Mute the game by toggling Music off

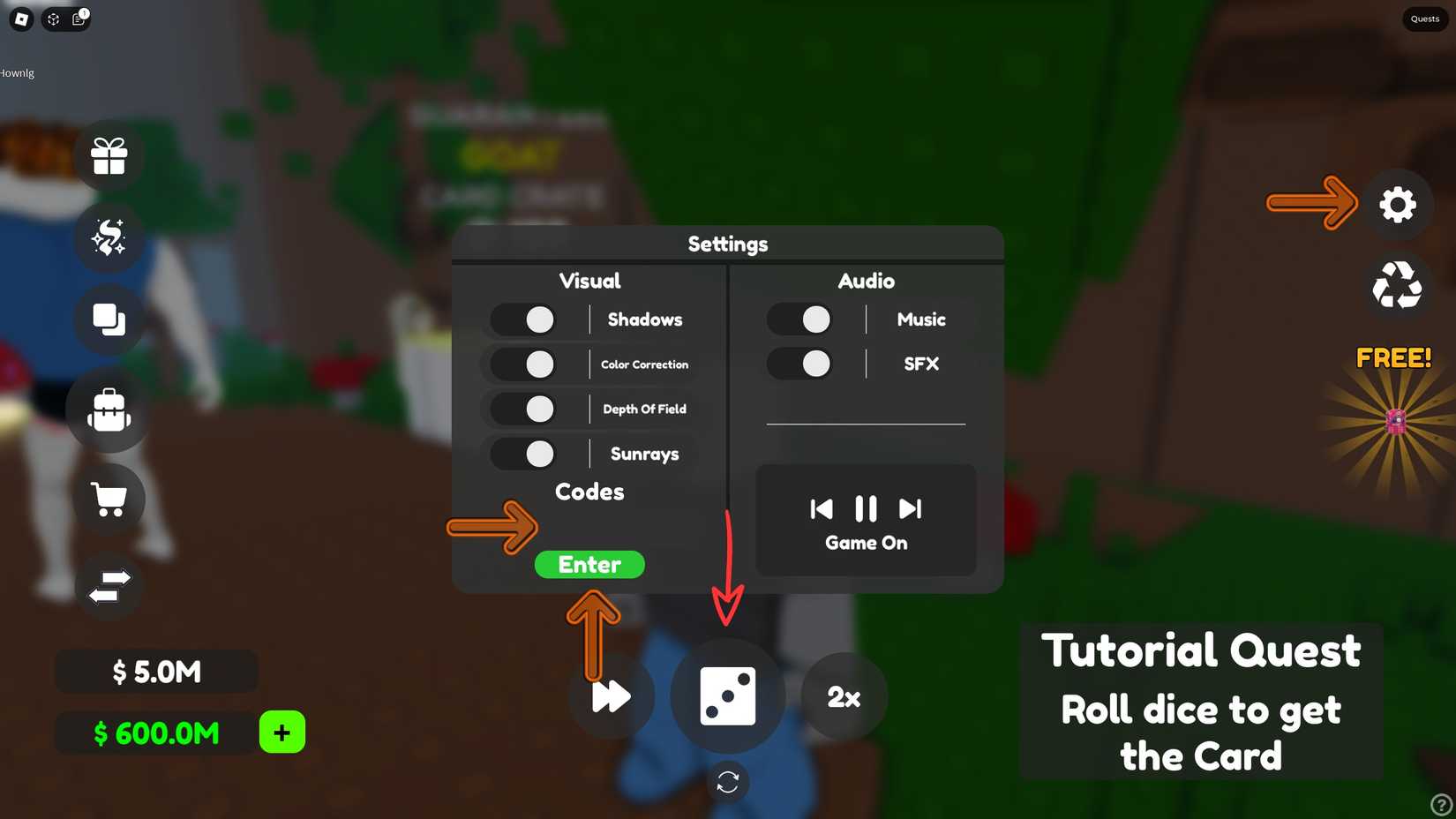coord(799,319)
